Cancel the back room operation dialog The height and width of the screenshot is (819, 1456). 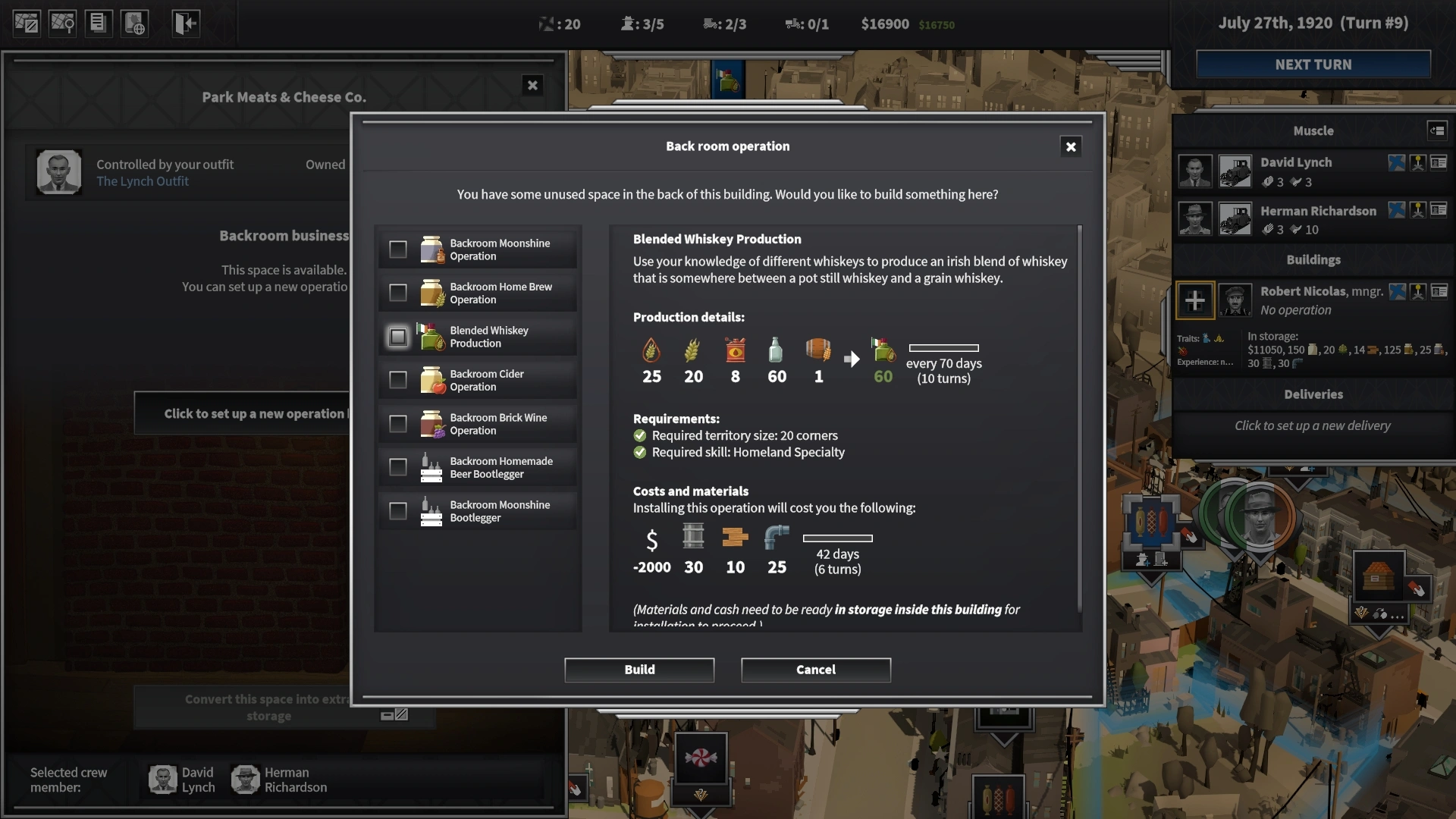coord(815,670)
